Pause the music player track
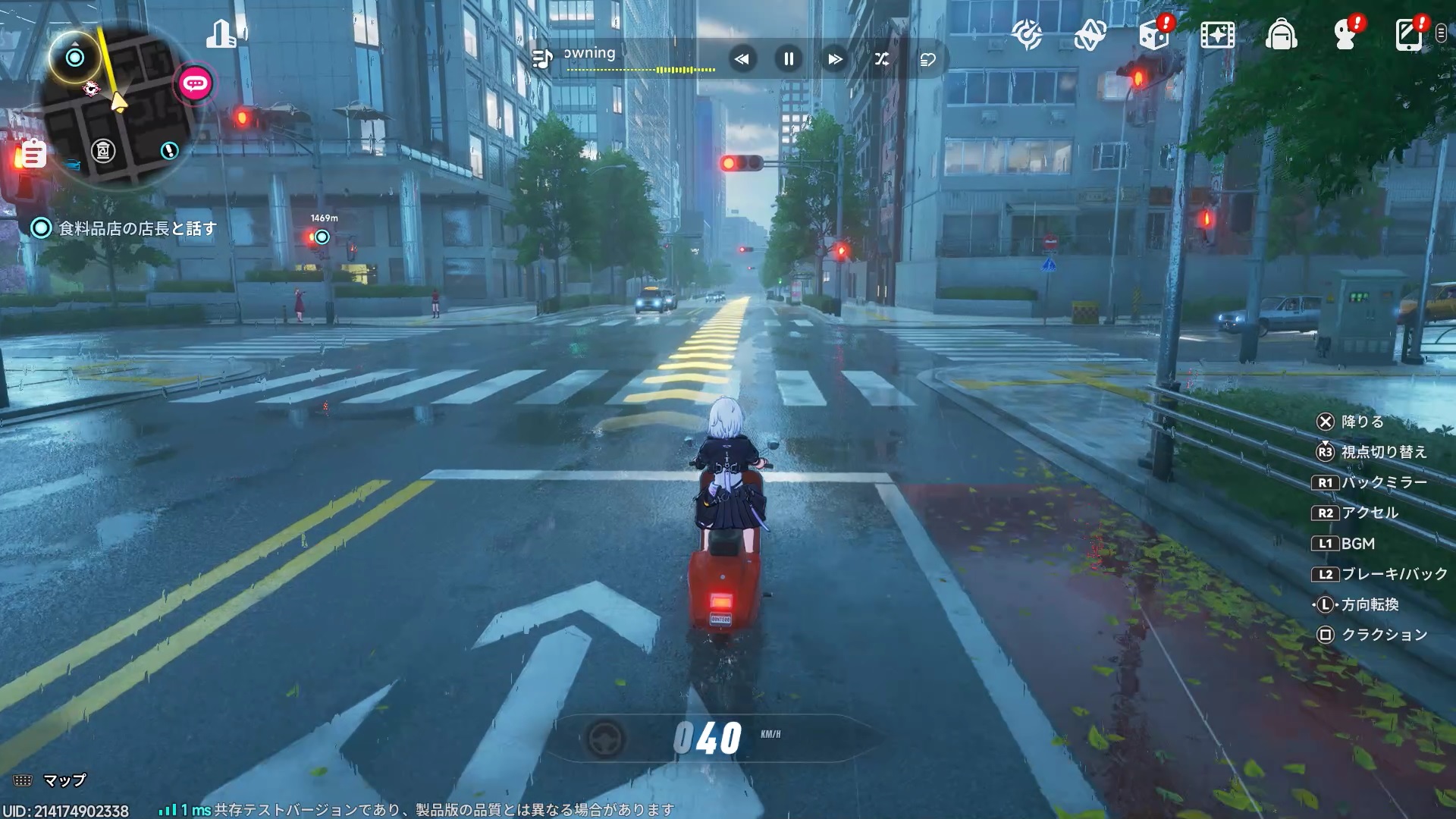Image resolution: width=1456 pixels, height=819 pixels. 789,59
